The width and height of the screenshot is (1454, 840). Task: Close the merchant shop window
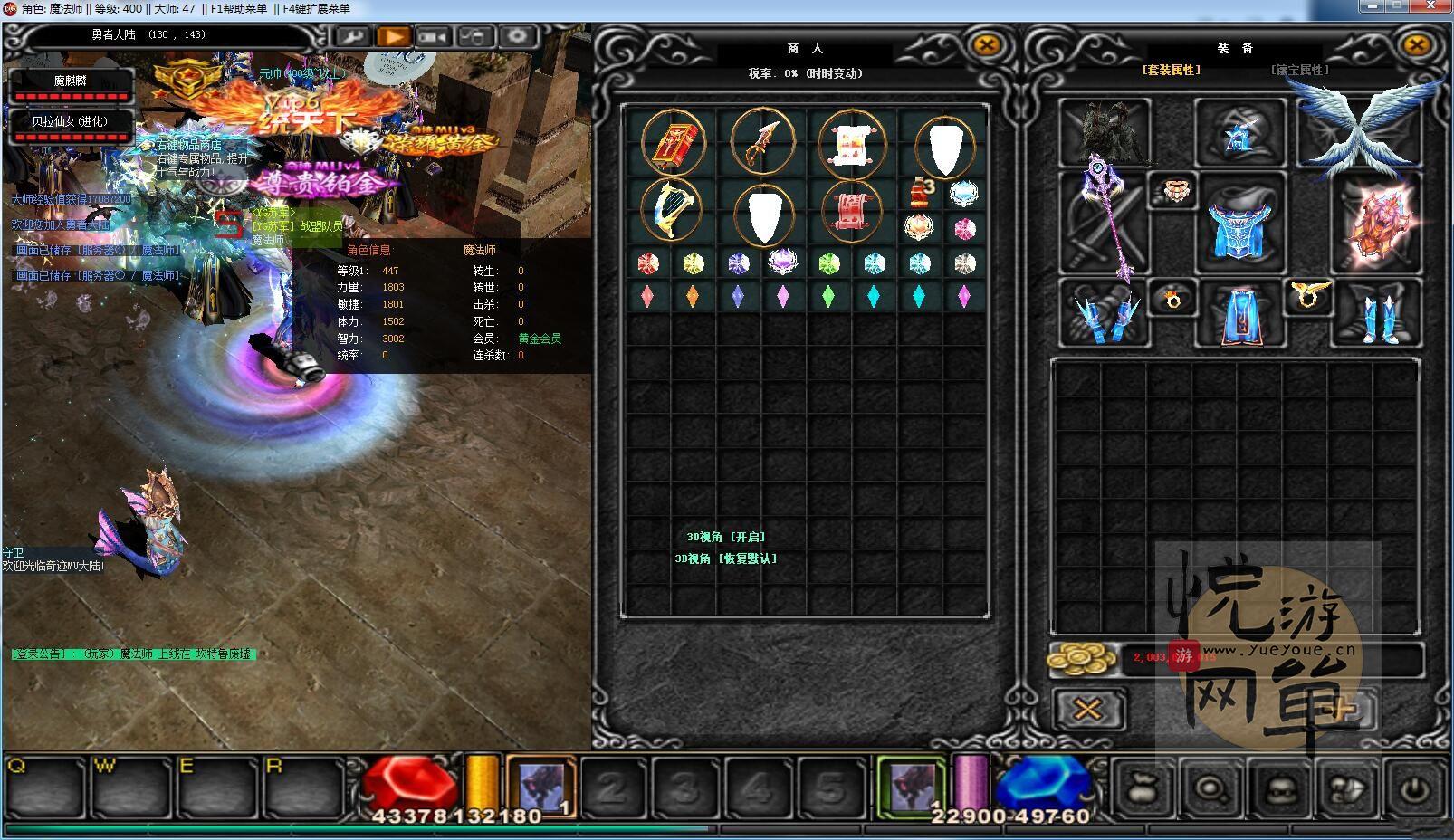point(986,45)
